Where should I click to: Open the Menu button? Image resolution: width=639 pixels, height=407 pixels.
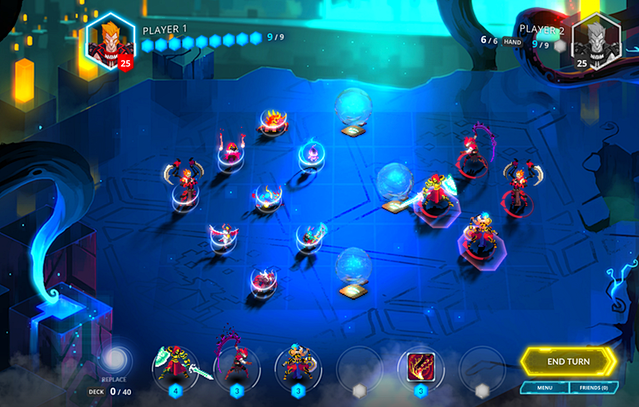click(545, 387)
